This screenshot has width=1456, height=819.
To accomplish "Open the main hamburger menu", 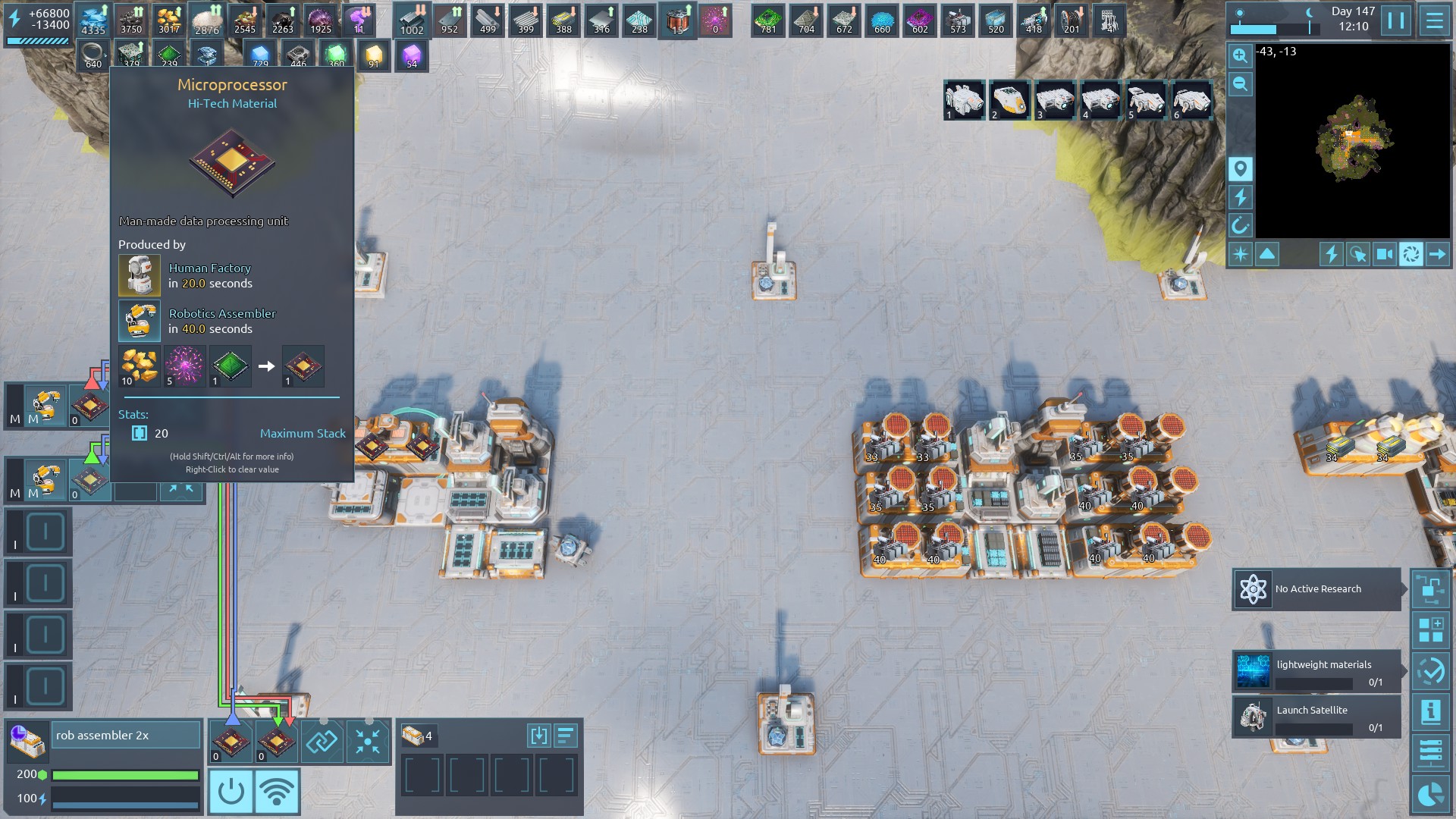I will click(1434, 20).
